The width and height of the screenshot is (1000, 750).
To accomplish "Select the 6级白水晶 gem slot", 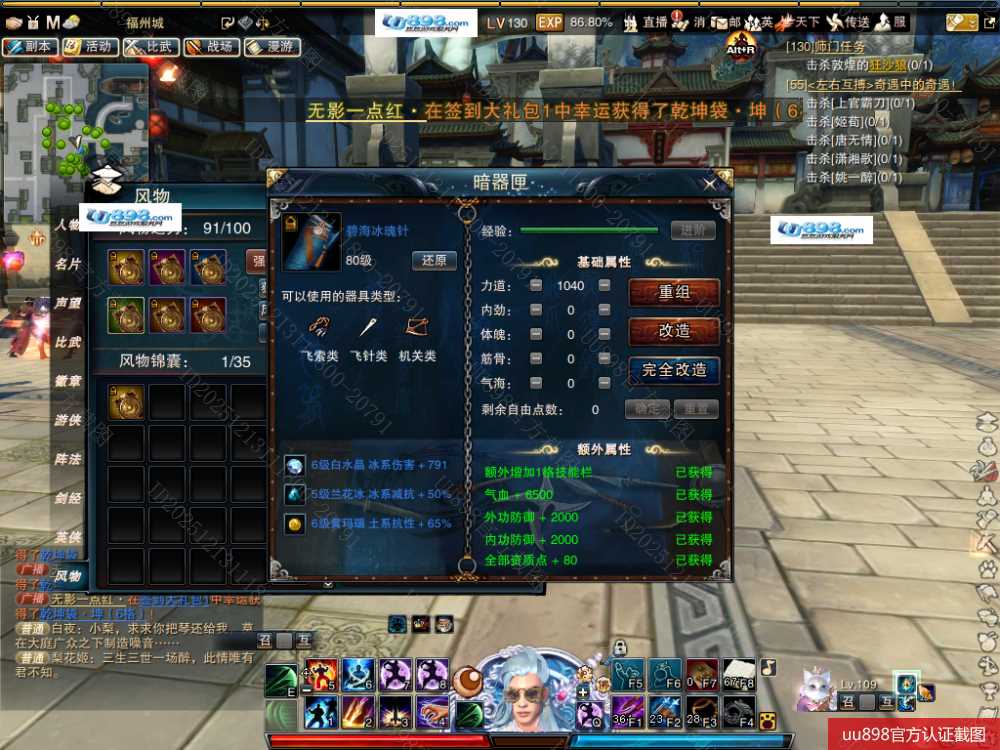I will [295, 465].
